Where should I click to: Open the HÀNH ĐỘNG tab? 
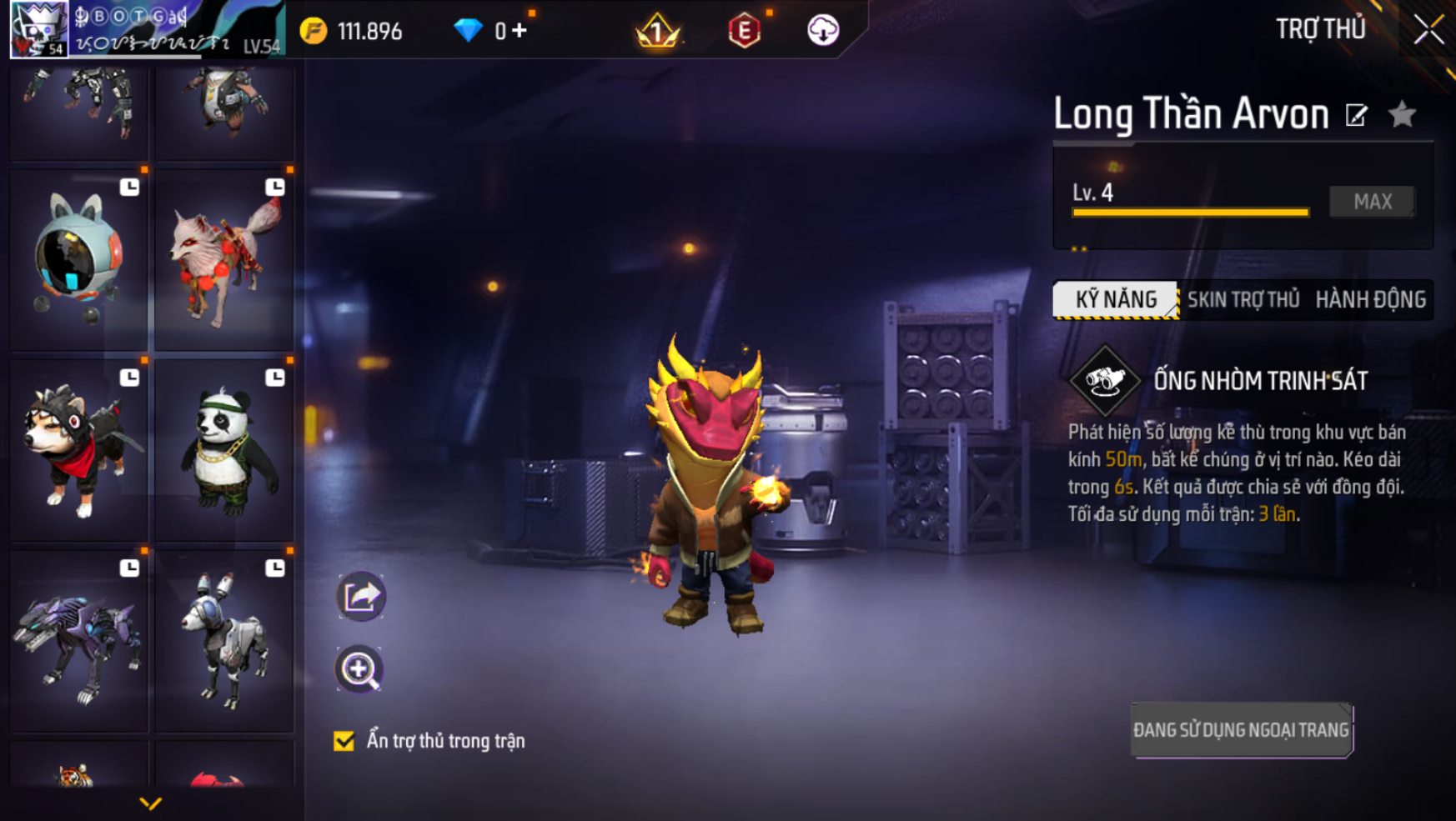(1370, 300)
